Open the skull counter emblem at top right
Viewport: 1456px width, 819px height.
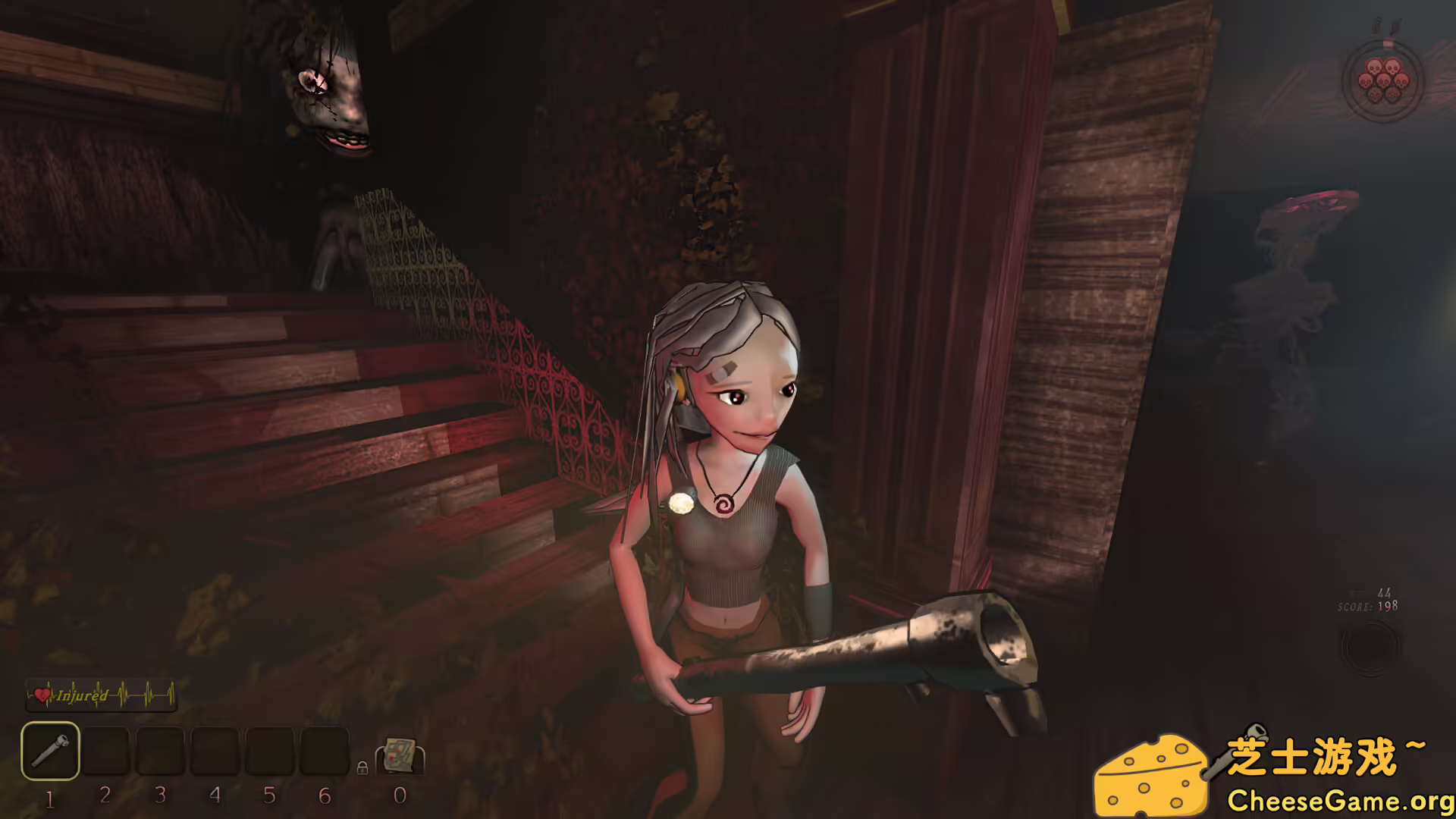click(x=1383, y=81)
